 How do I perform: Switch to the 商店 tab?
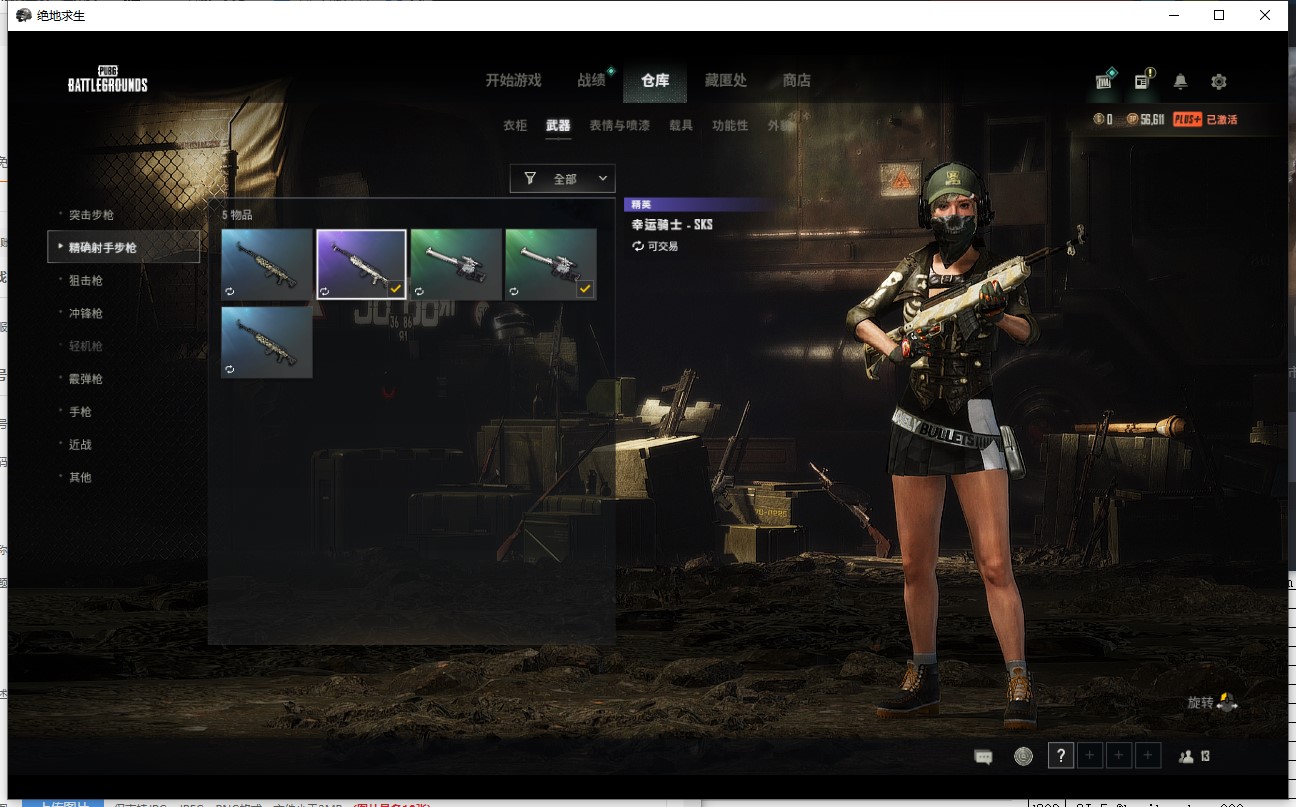(x=796, y=81)
